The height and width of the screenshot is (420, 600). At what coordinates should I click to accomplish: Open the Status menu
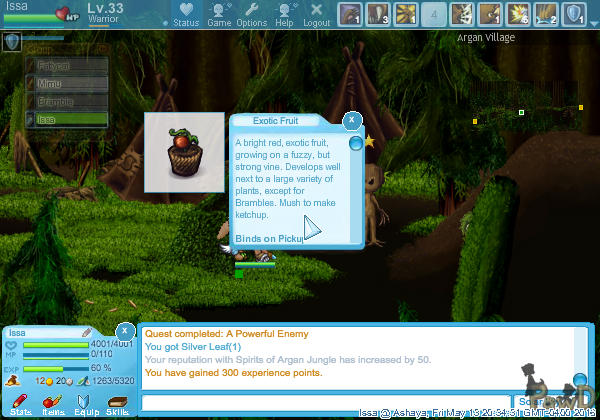point(186,14)
